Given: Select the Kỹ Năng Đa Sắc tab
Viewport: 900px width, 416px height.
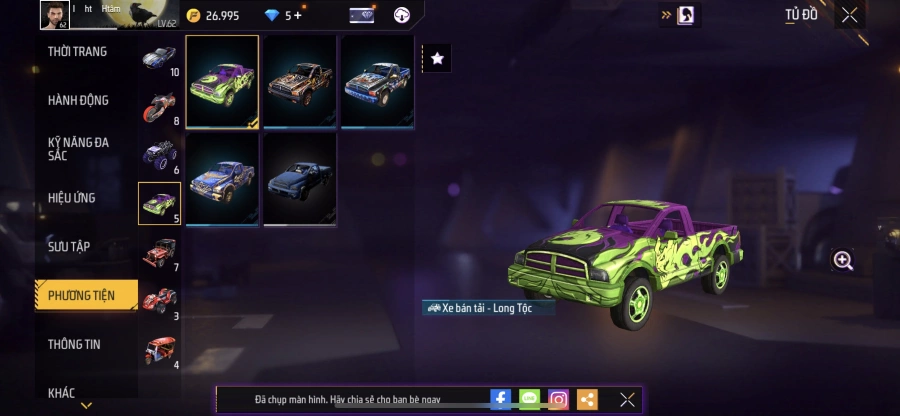Looking at the screenshot, I should click(x=78, y=149).
